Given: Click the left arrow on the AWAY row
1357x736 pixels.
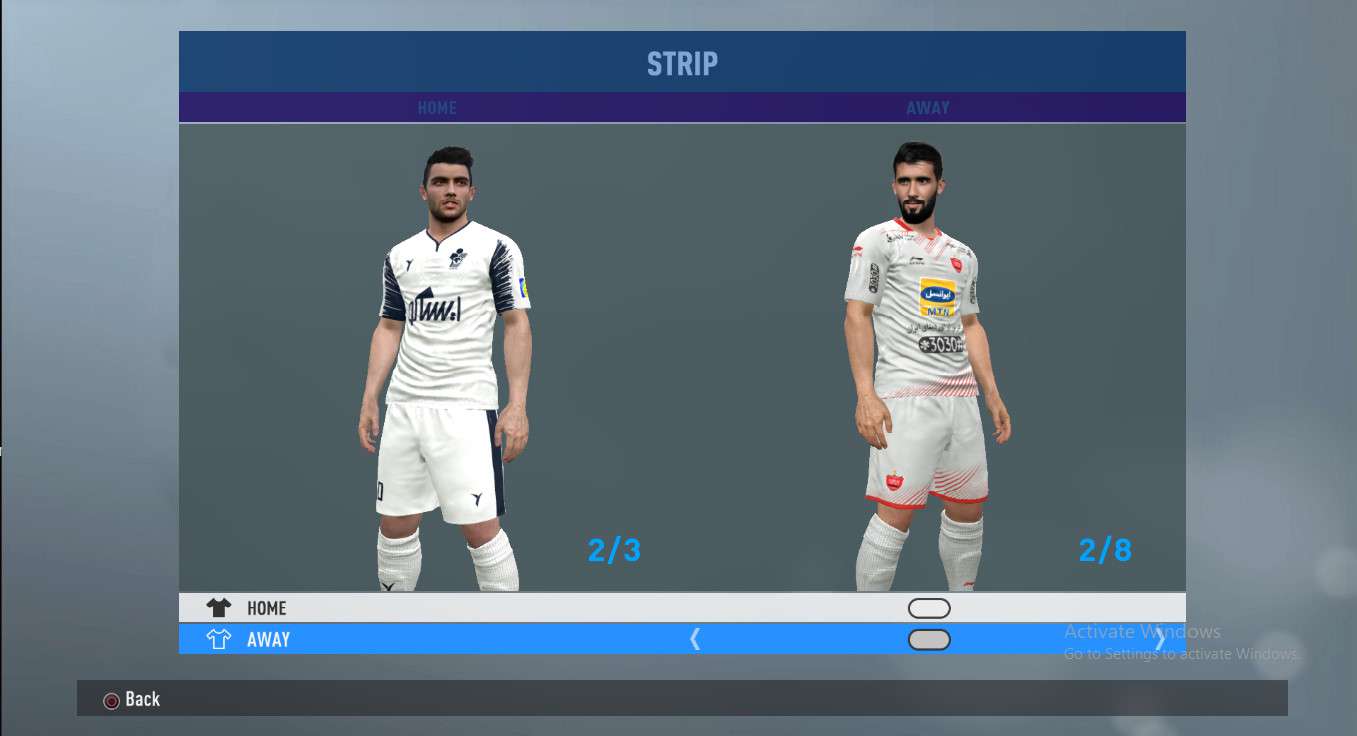Looking at the screenshot, I should click(695, 640).
